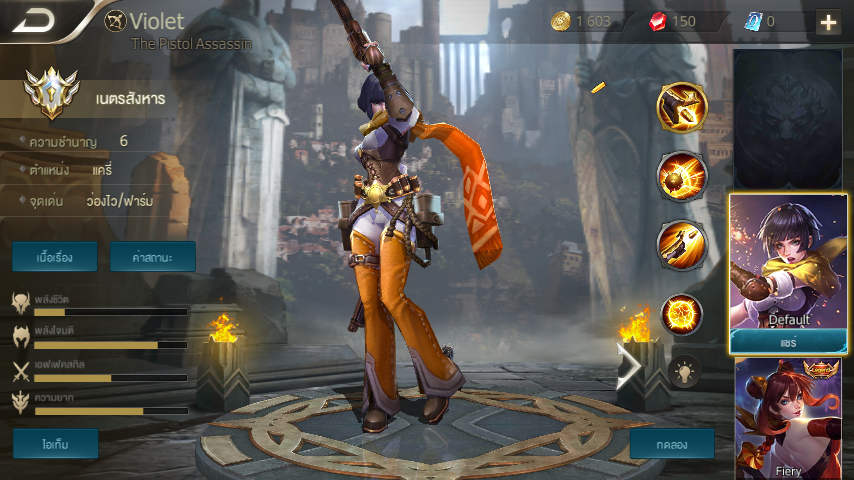
Task: Open the เนื้อเรื่อง story button
Action: (x=55, y=257)
